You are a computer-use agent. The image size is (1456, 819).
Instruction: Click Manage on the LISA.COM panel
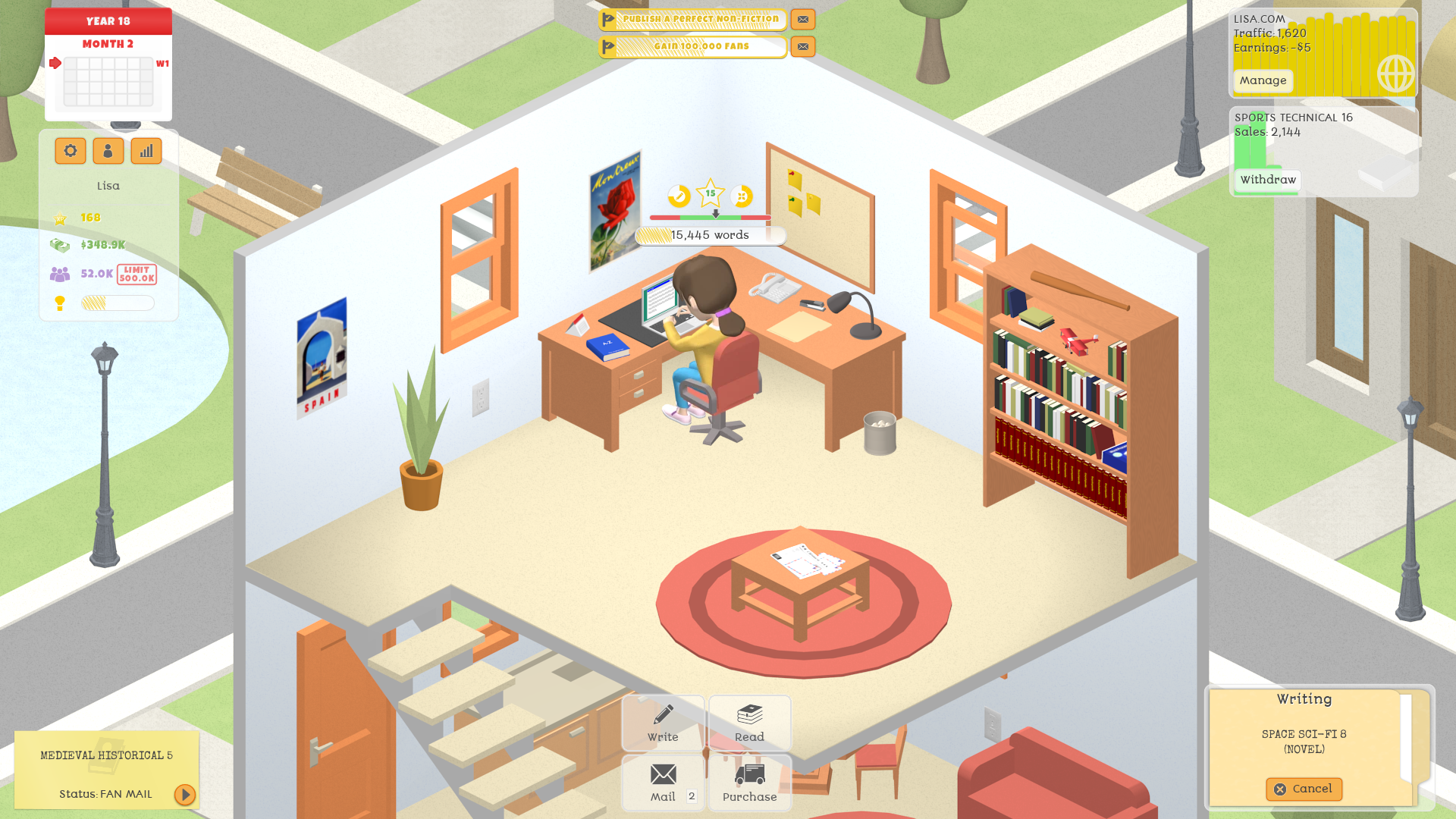1262,80
